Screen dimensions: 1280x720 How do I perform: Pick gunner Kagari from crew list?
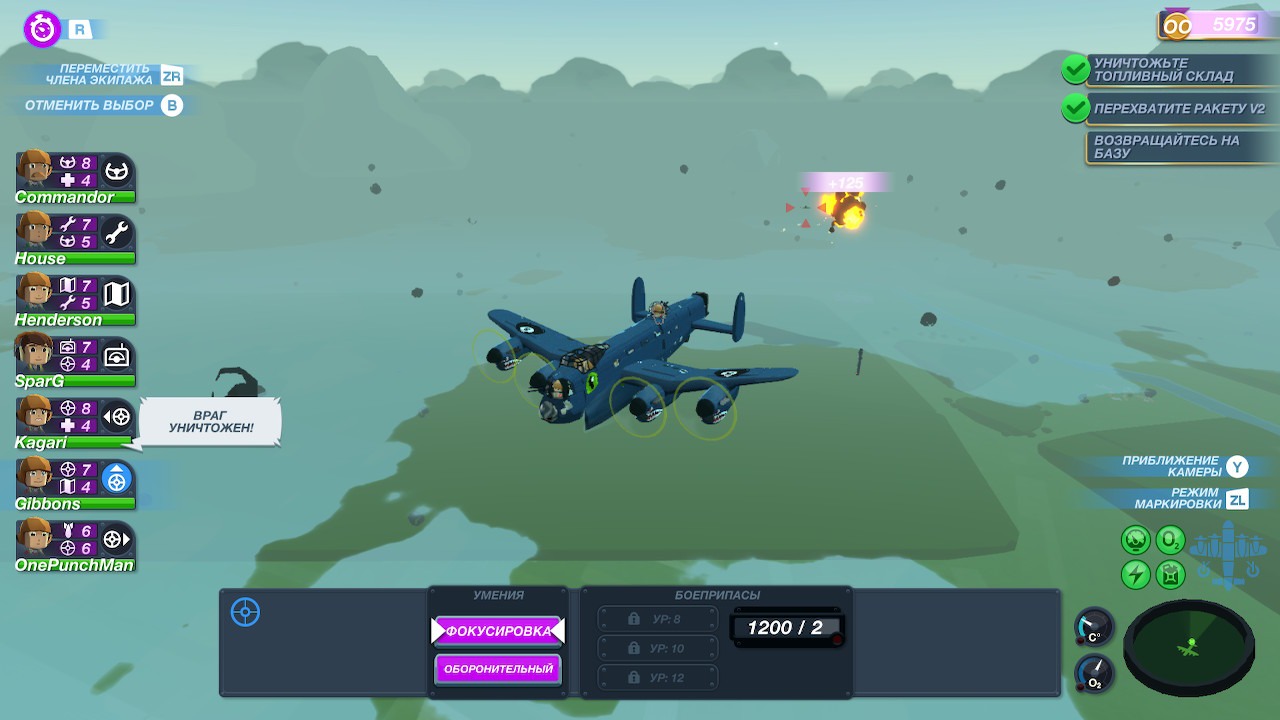pos(75,421)
